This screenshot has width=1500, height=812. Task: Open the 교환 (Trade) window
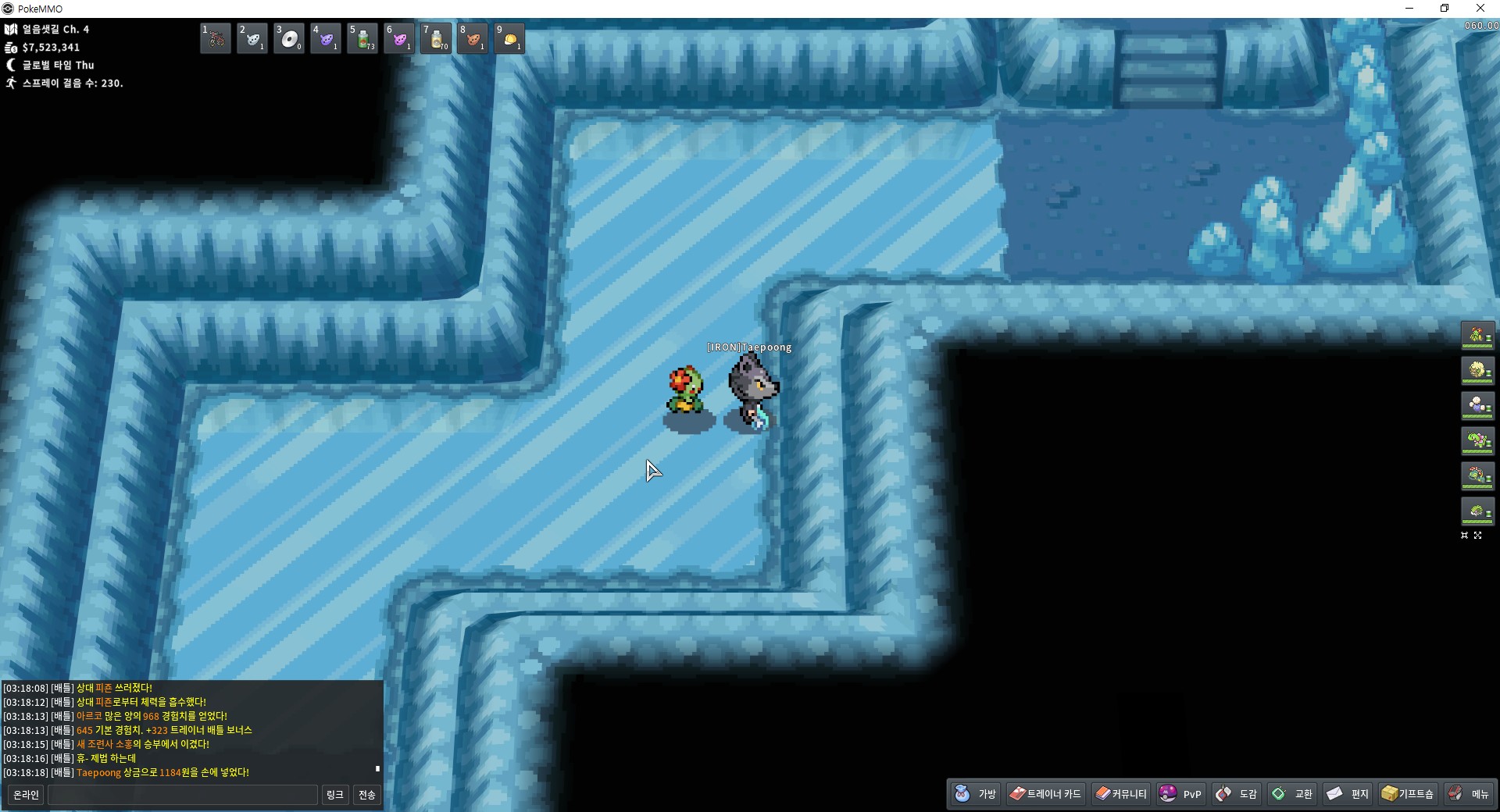1292,794
